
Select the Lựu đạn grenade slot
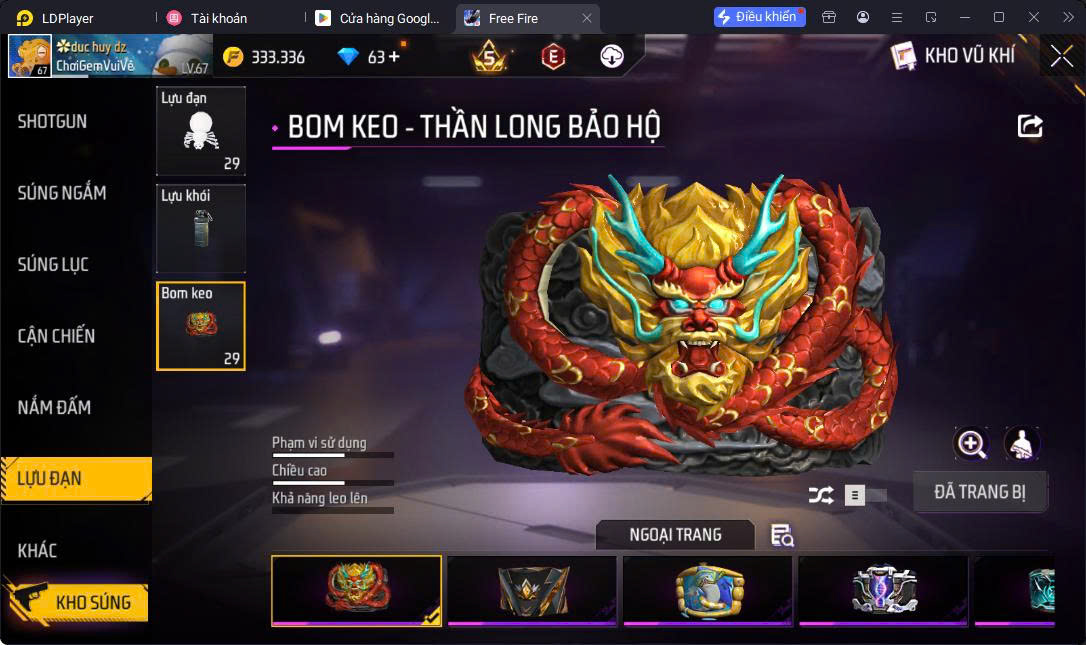201,131
